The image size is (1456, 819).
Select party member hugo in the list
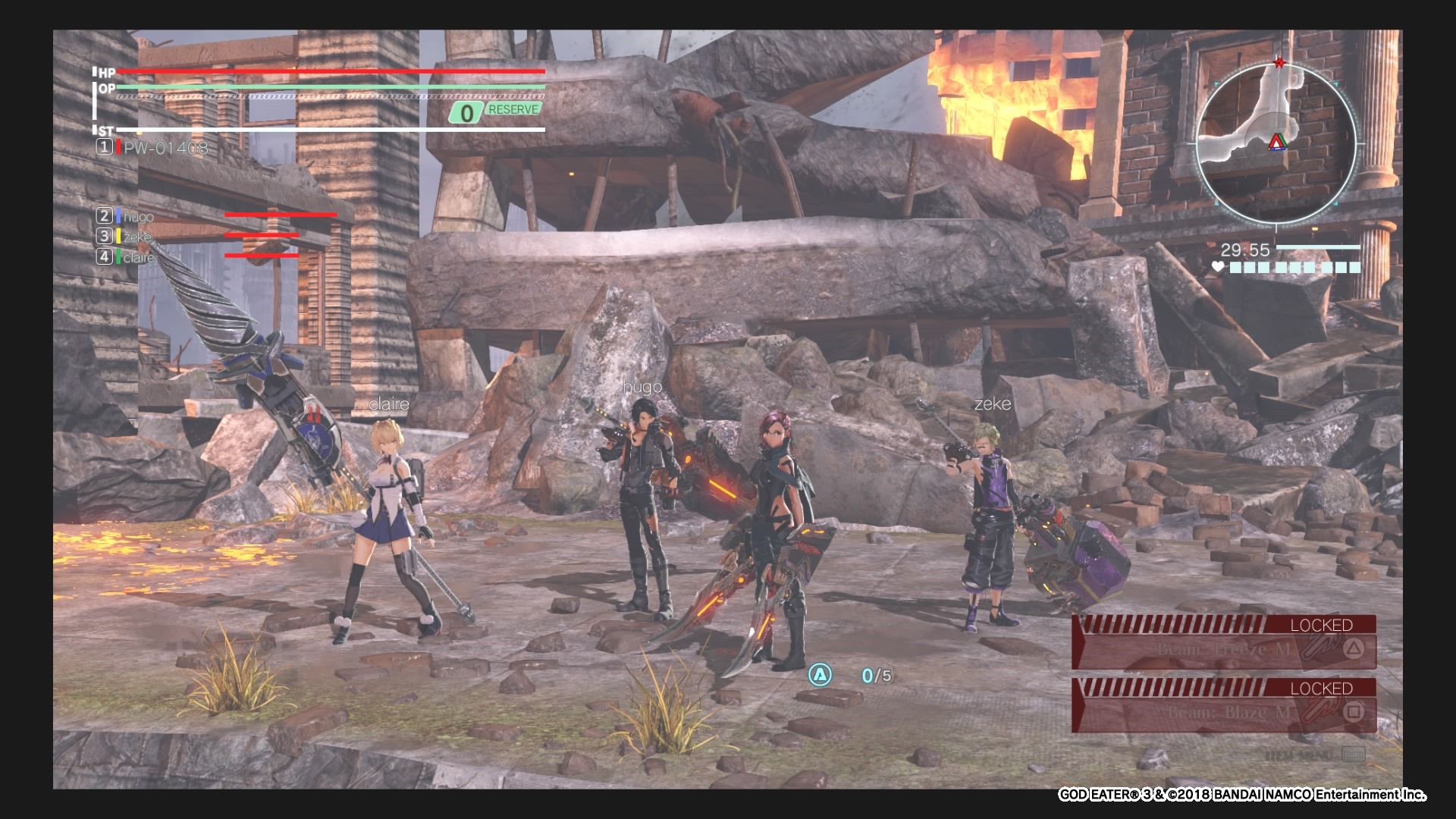[136, 217]
